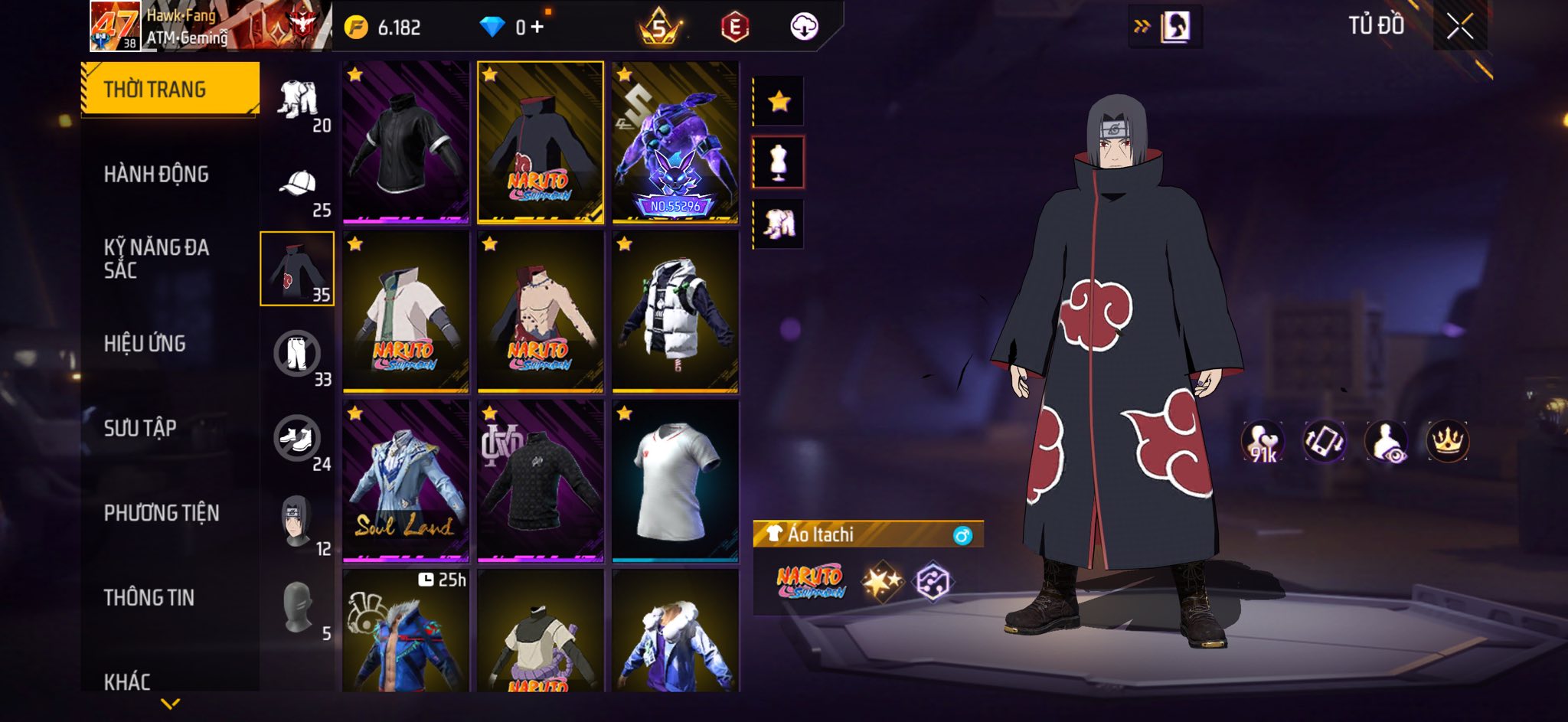Viewport: 1568px width, 722px height.
Task: Add diamonds with the plus button
Action: coord(537,28)
